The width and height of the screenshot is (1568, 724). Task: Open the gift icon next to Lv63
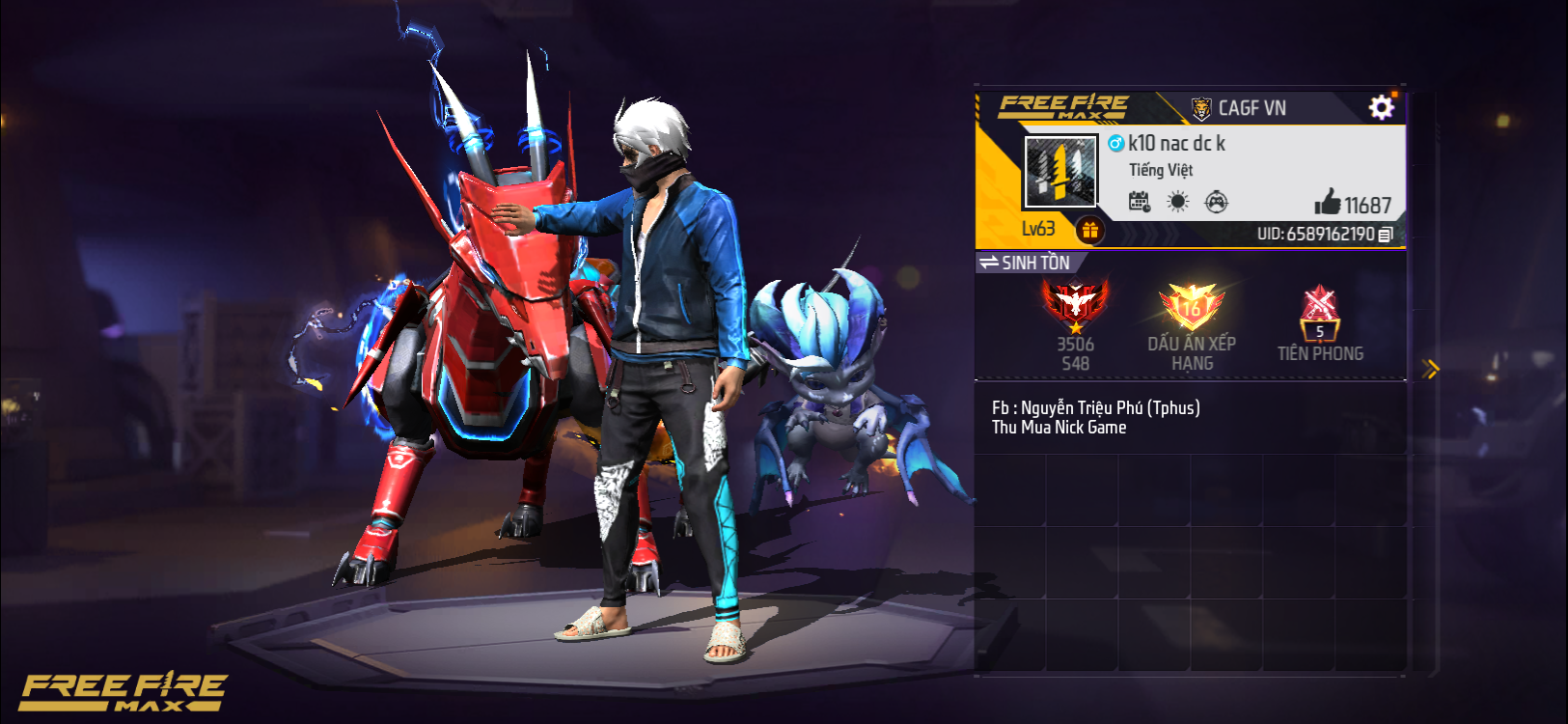click(1091, 231)
